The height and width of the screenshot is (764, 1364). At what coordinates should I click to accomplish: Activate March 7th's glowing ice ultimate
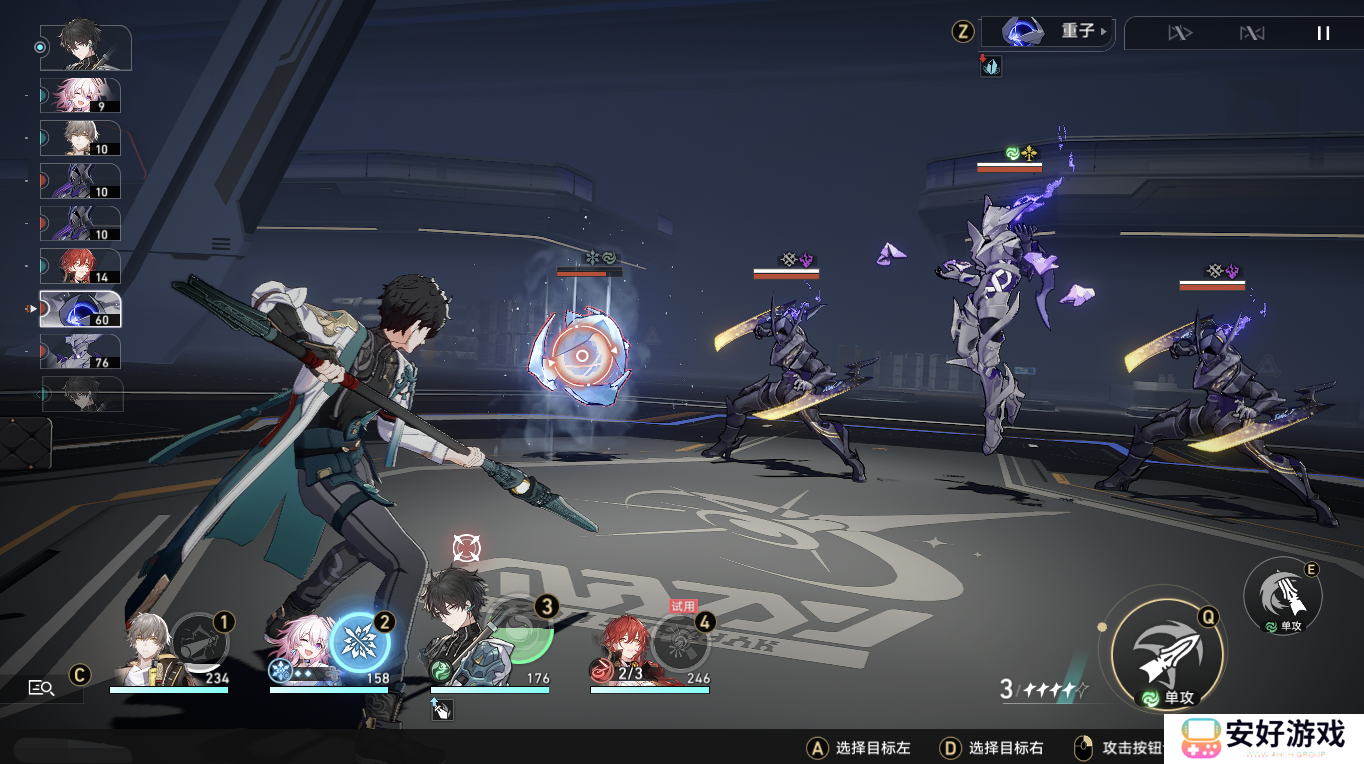pos(360,642)
